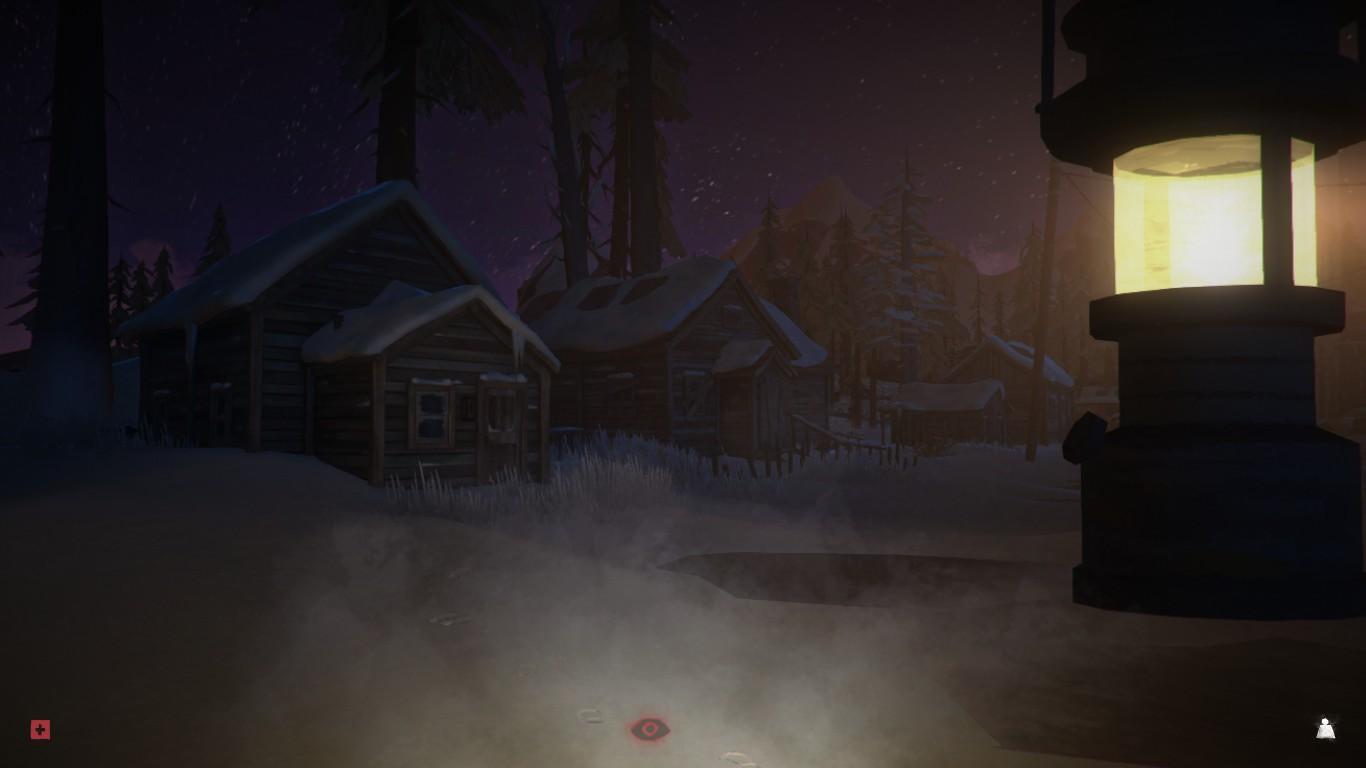The width and height of the screenshot is (1366, 768).
Task: Click the front cabin's window
Action: point(432,415)
